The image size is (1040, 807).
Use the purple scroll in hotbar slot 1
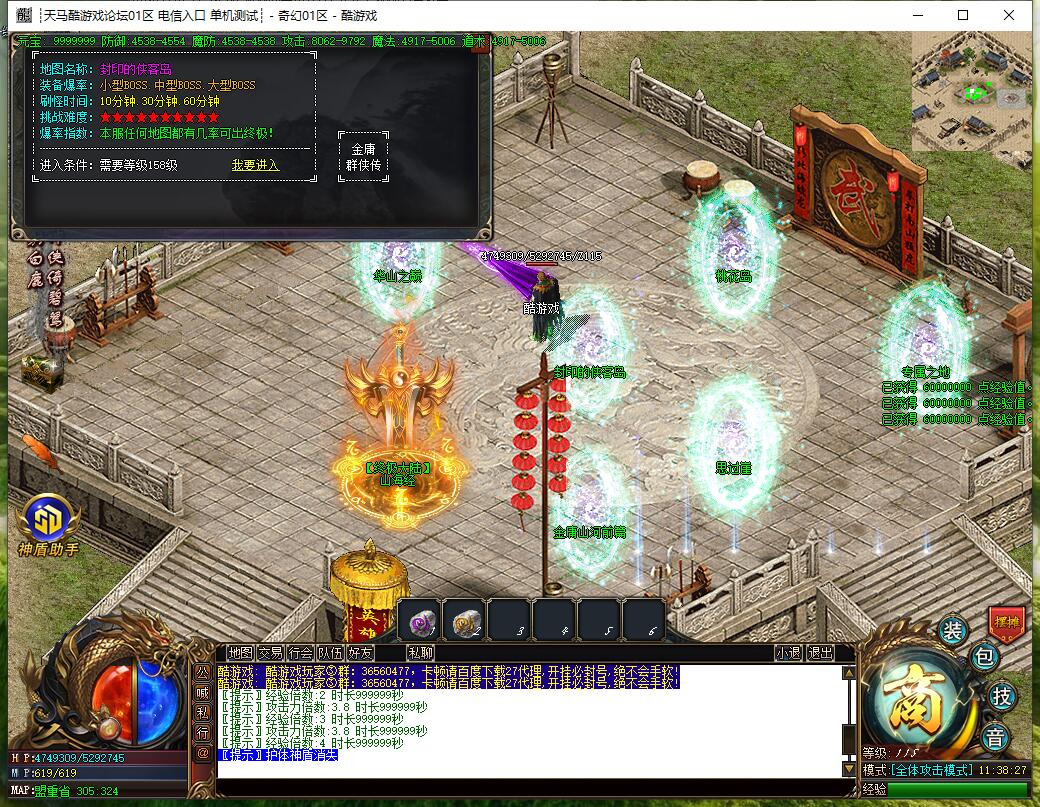coord(418,621)
